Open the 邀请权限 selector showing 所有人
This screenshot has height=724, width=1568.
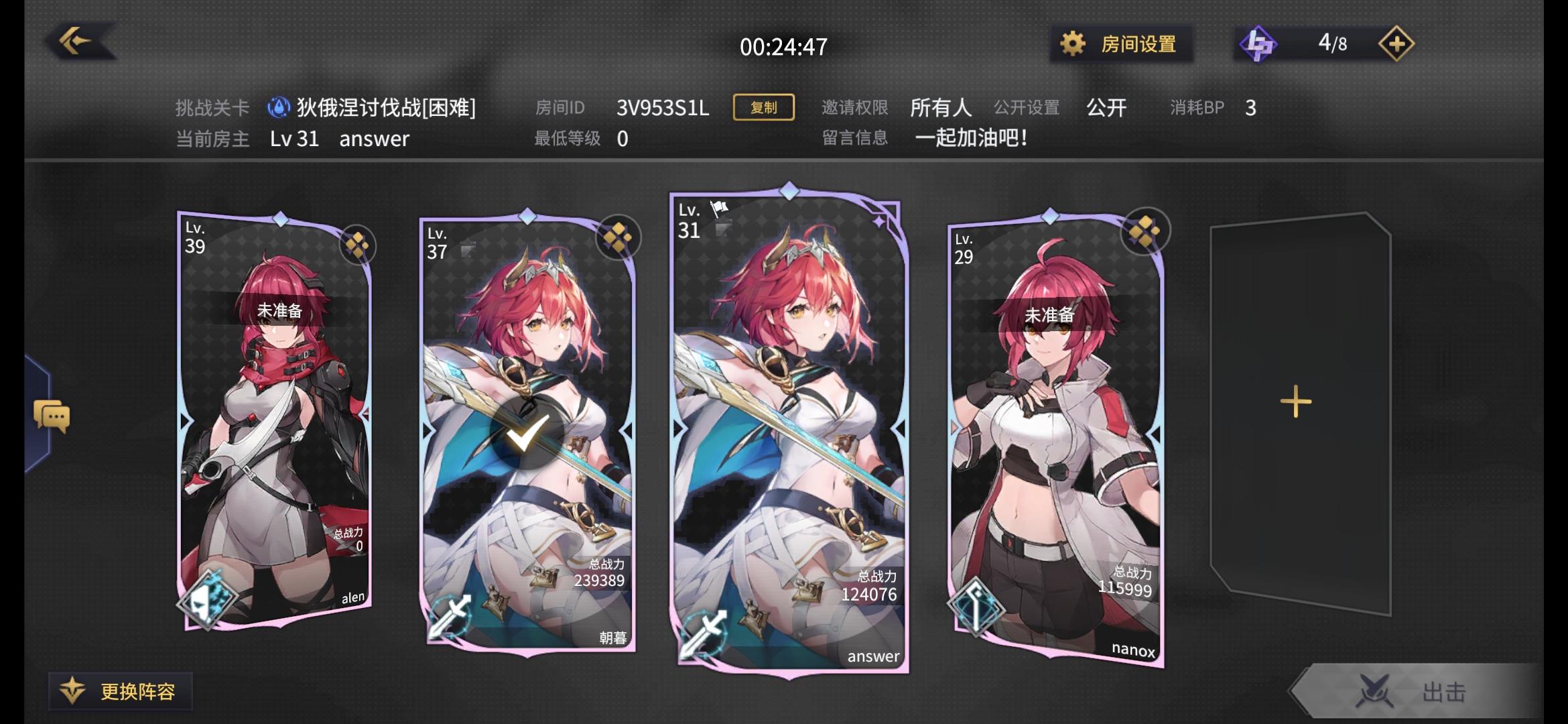click(x=941, y=107)
